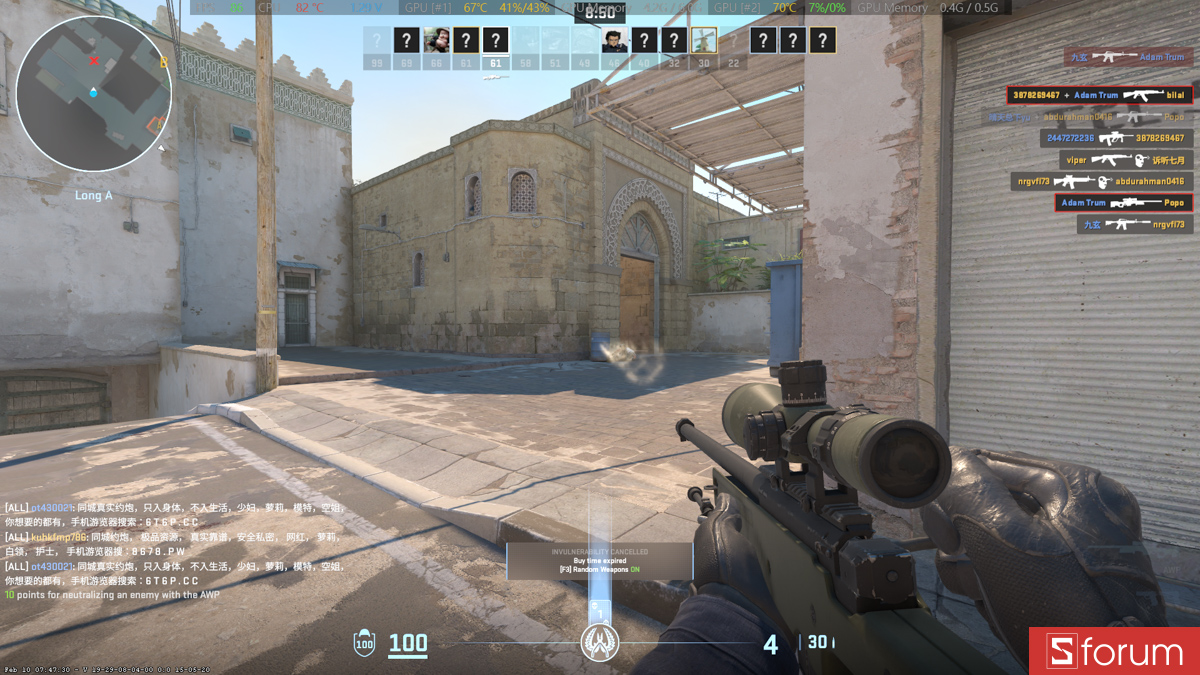Select the nrgvfl73 killed abdurahman0416 feed entry

(x=1101, y=181)
